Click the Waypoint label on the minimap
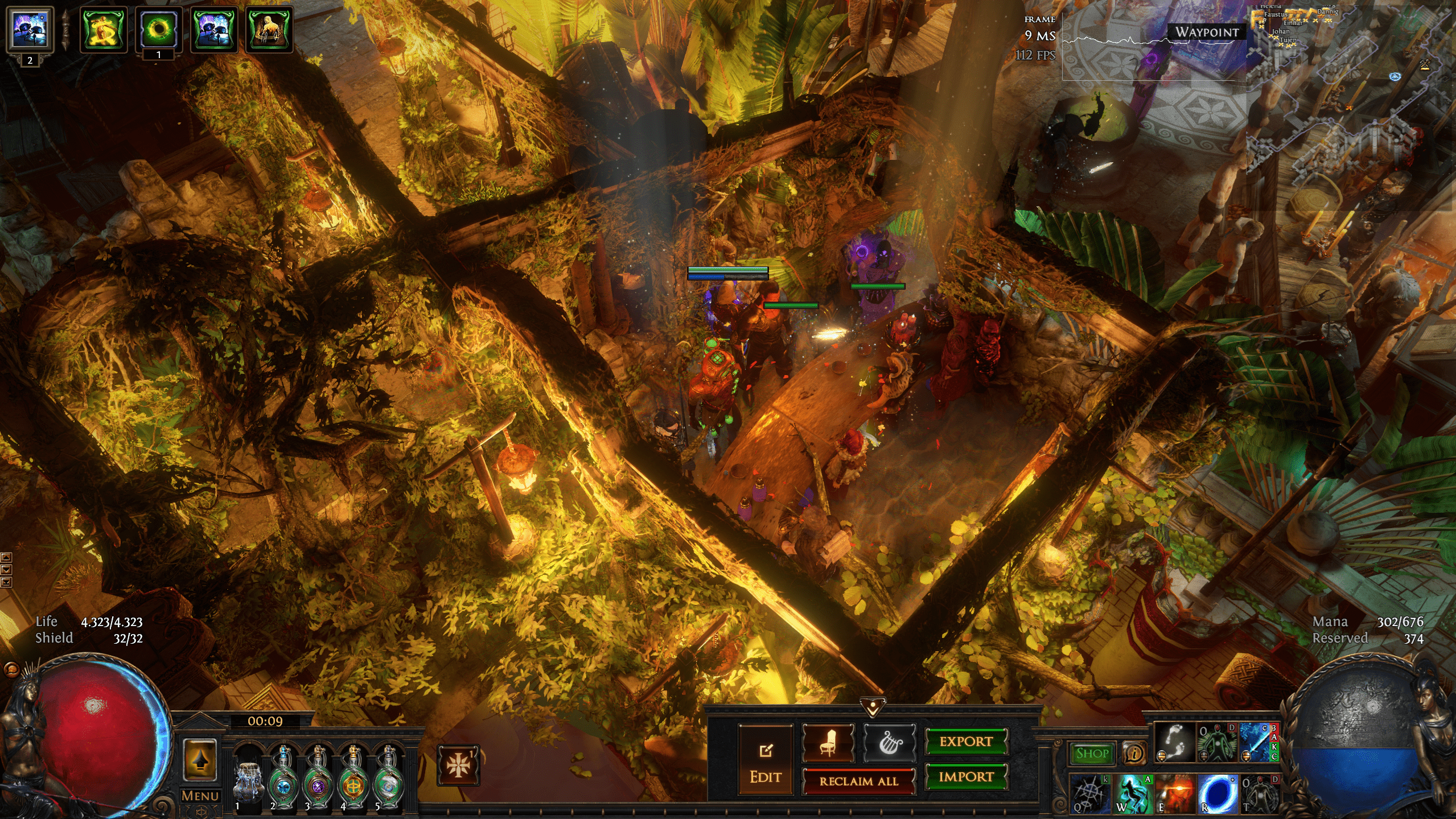 tap(1207, 32)
